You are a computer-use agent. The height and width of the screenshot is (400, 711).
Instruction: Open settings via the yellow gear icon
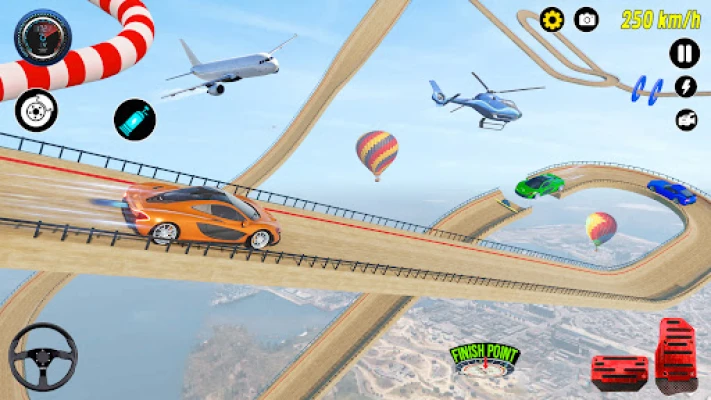(x=552, y=20)
